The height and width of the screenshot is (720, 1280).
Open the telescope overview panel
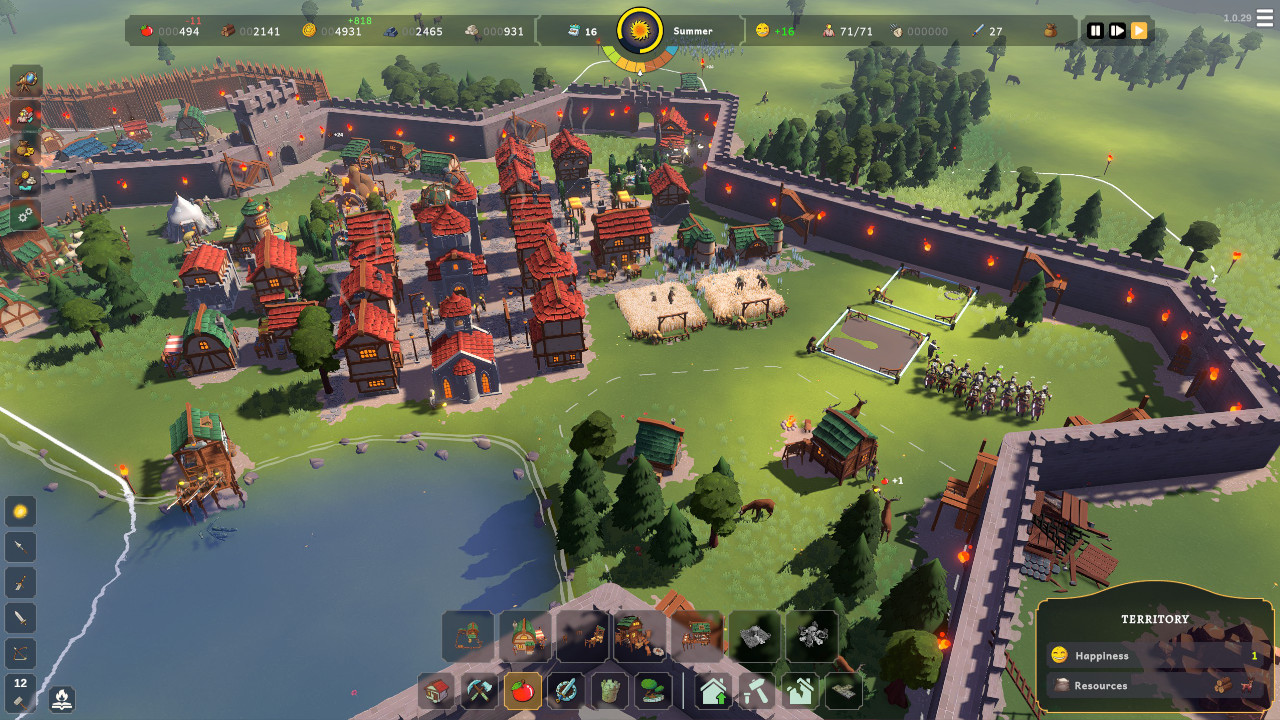coord(26,81)
